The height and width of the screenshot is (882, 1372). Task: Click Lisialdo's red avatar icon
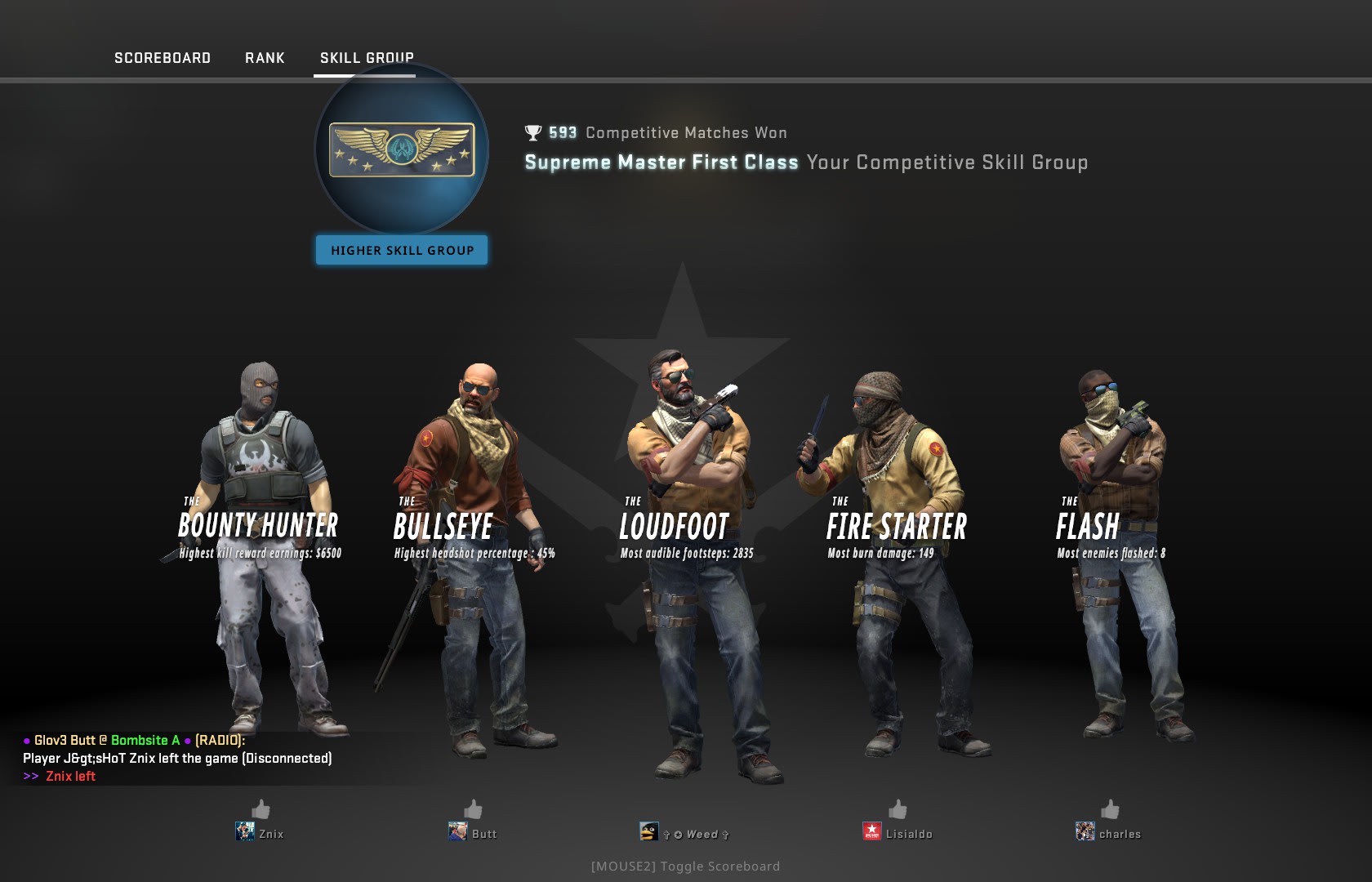click(874, 833)
